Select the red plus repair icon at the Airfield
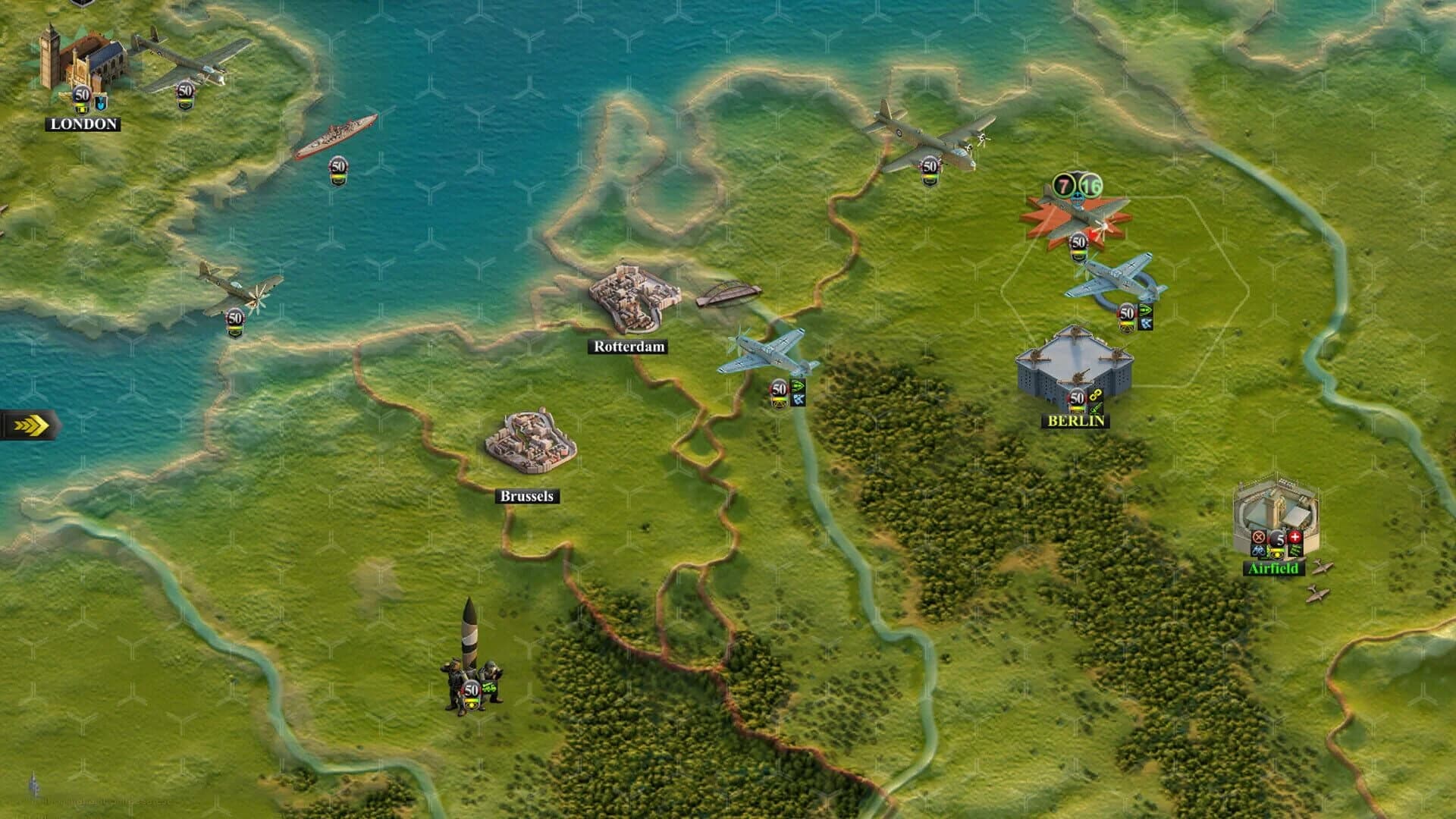The width and height of the screenshot is (1456, 819). [x=1295, y=537]
